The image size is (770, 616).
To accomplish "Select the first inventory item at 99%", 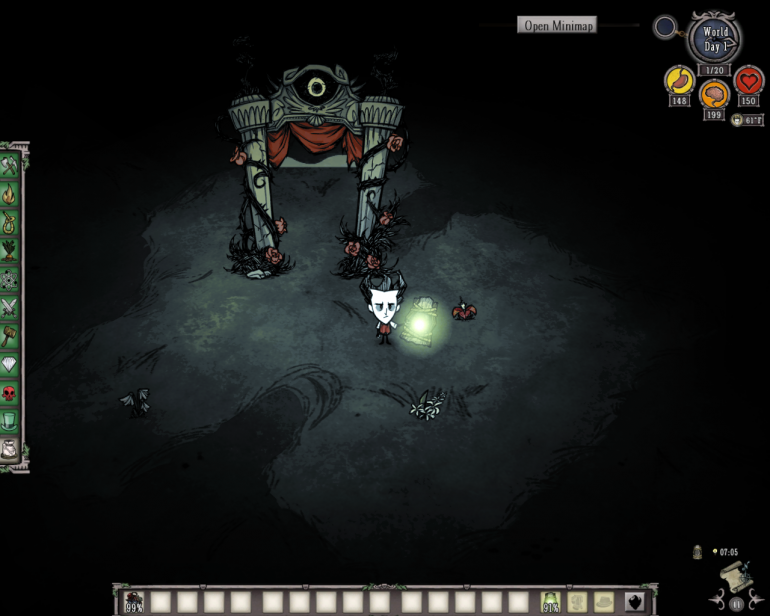I will tap(134, 602).
